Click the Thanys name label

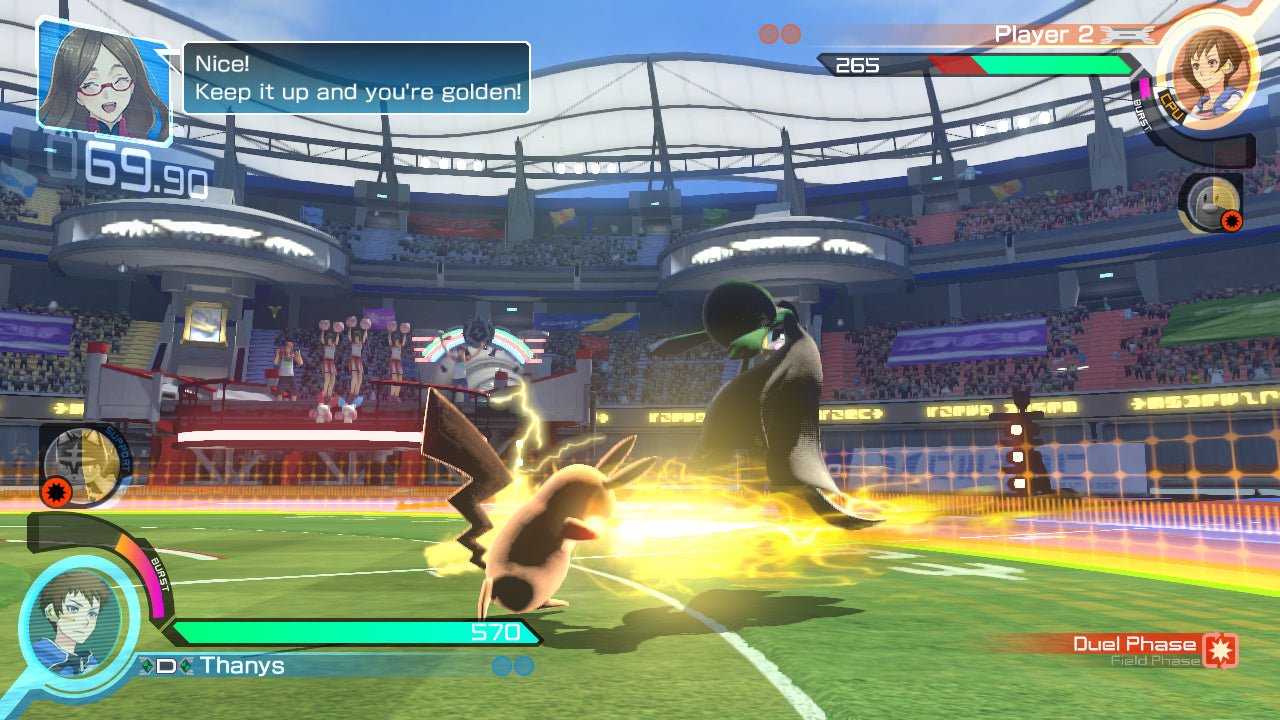click(x=240, y=665)
